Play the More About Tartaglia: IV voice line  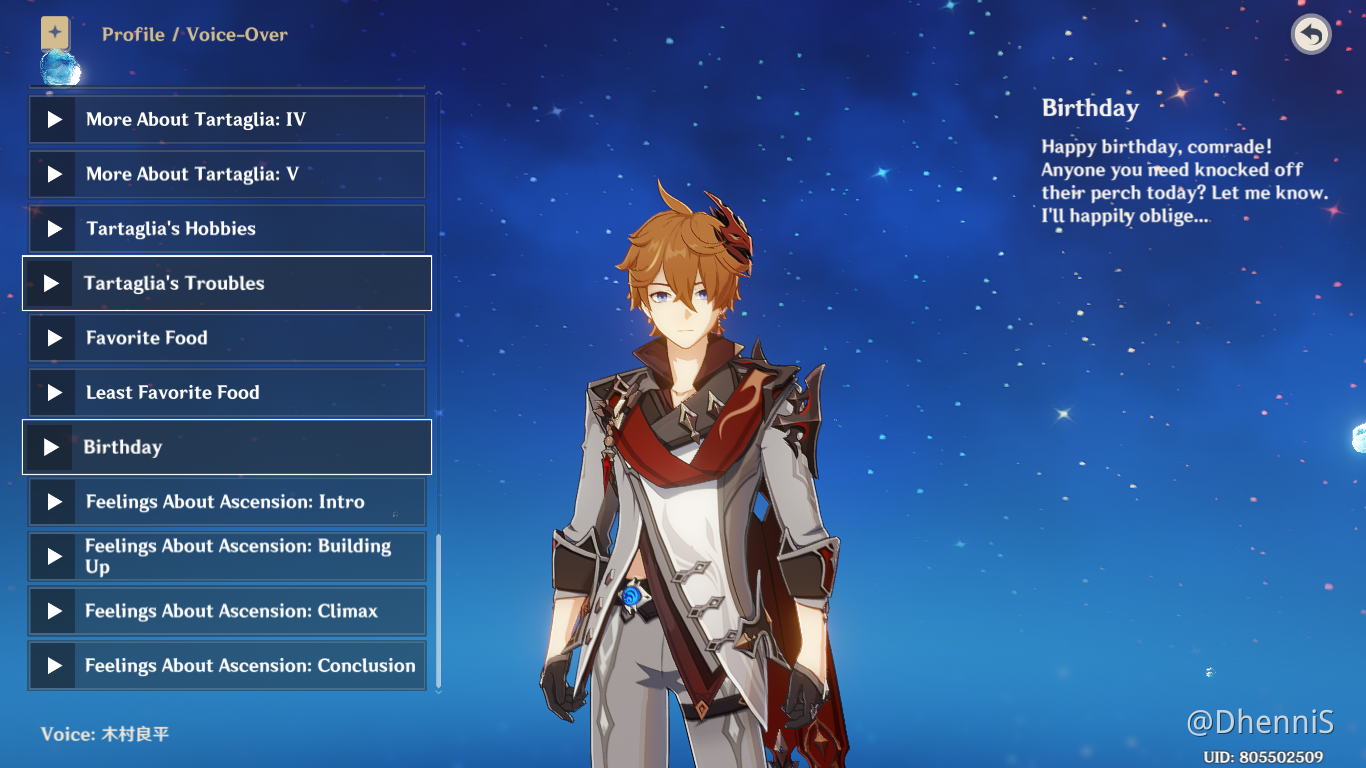226,120
